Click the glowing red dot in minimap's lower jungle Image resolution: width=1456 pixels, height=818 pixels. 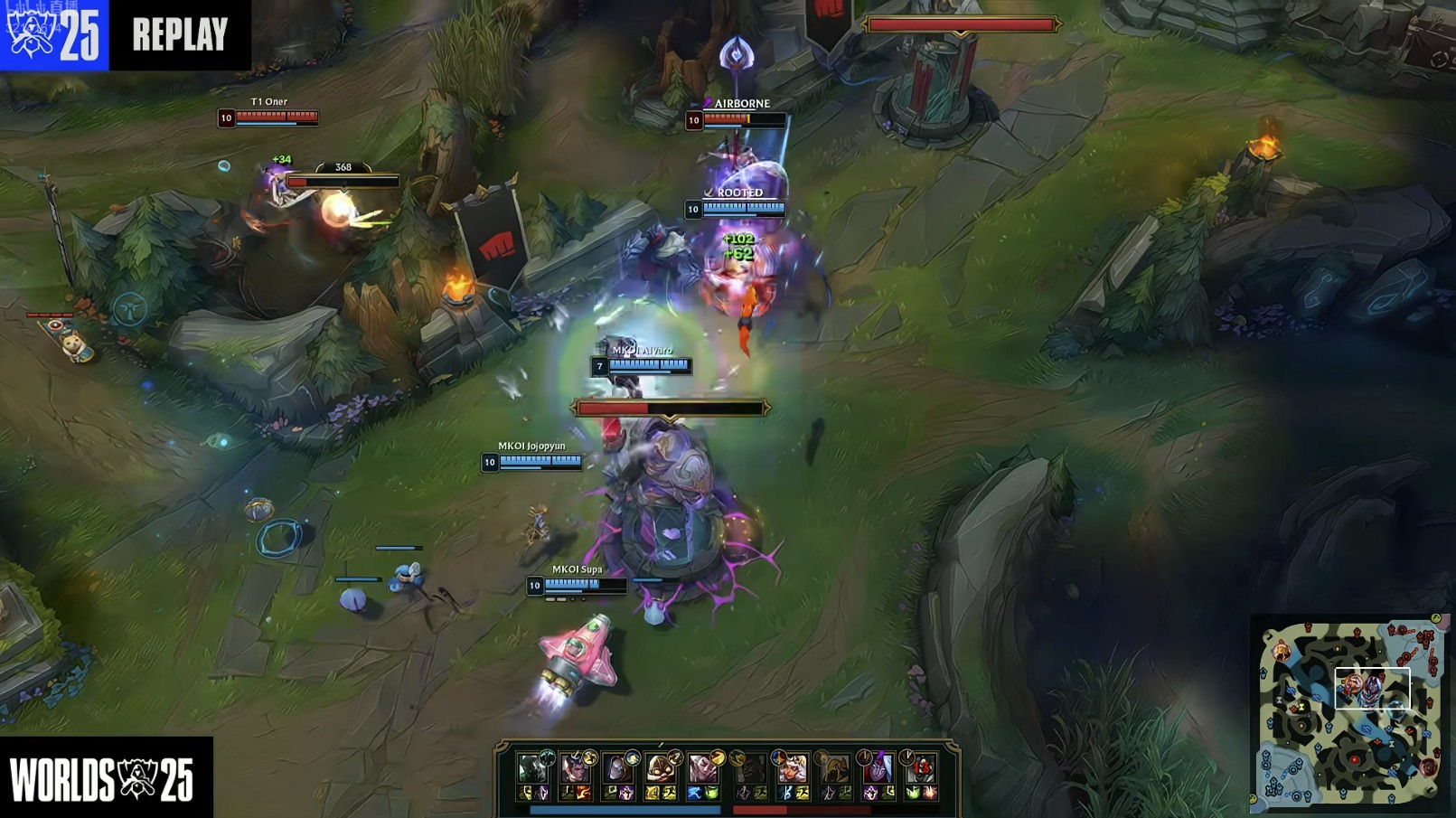click(x=1355, y=761)
